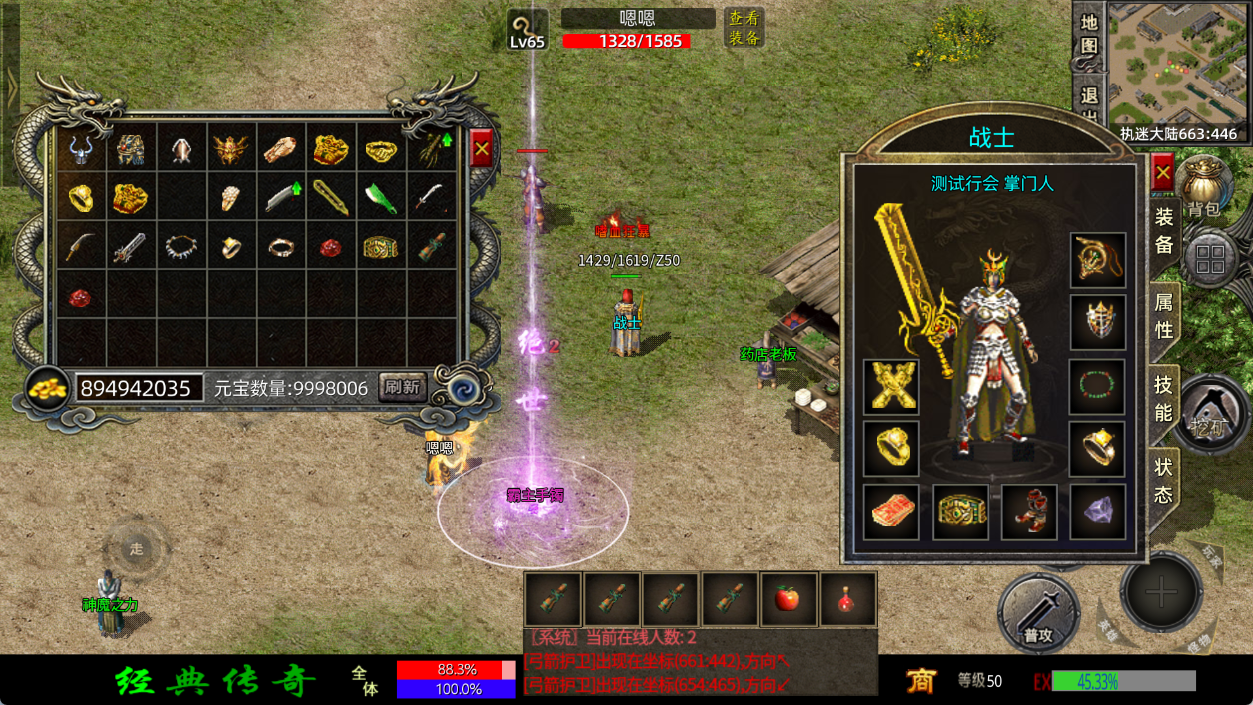Open the 商 shop button
Image resolution: width=1253 pixels, height=705 pixels.
click(920, 681)
